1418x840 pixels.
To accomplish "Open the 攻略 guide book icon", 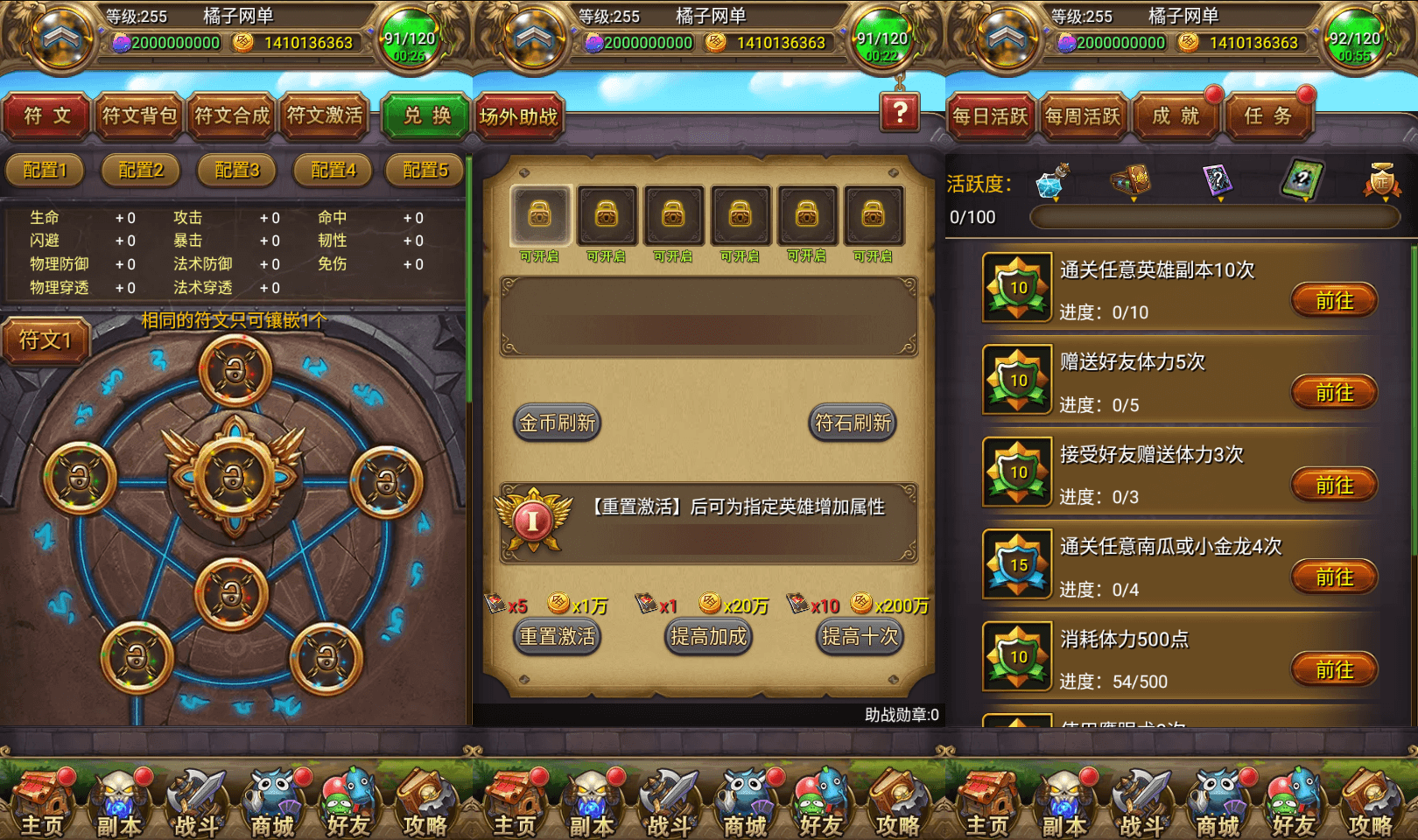I will (425, 801).
